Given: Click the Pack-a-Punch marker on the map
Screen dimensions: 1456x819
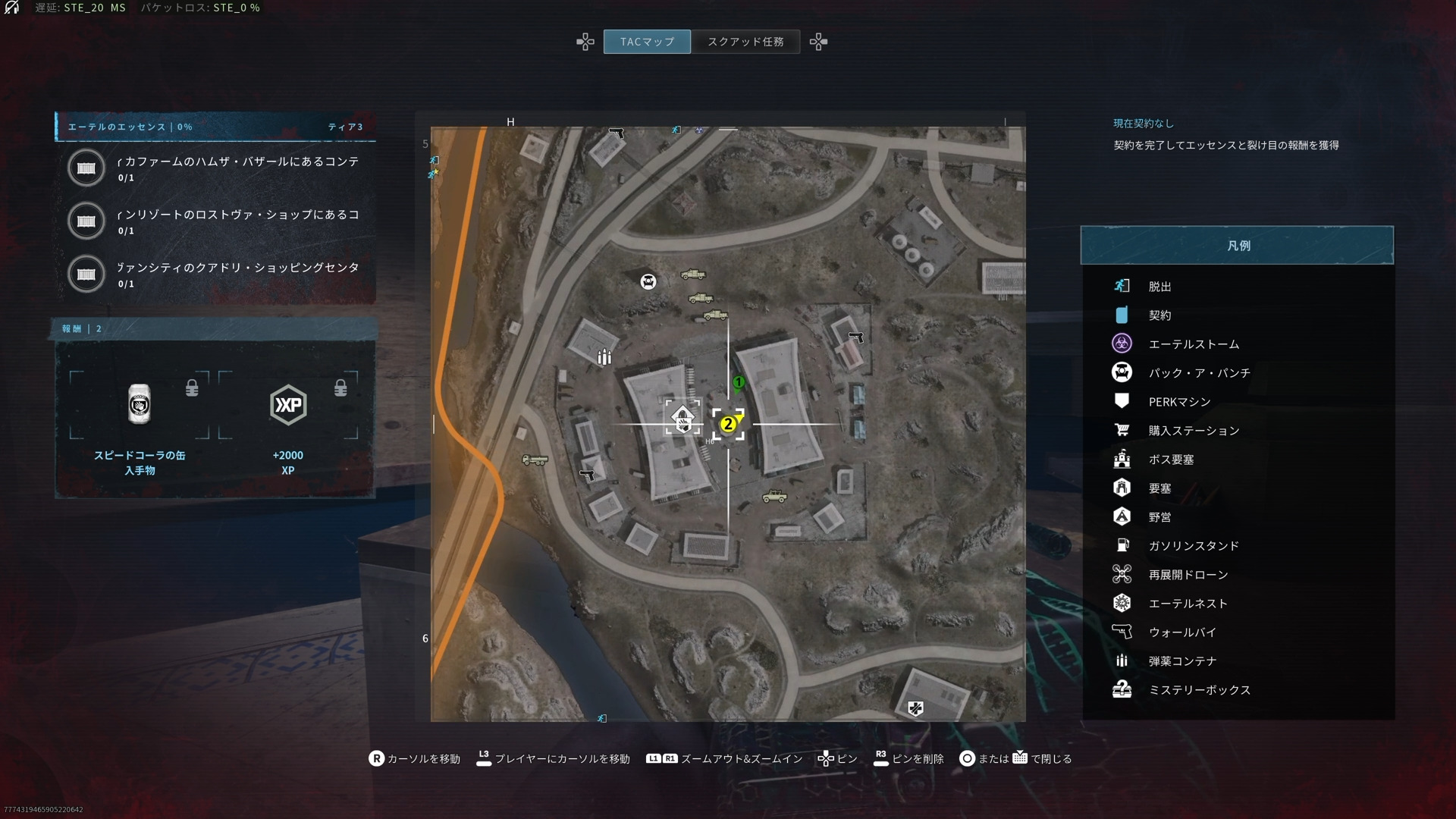Looking at the screenshot, I should [x=648, y=282].
